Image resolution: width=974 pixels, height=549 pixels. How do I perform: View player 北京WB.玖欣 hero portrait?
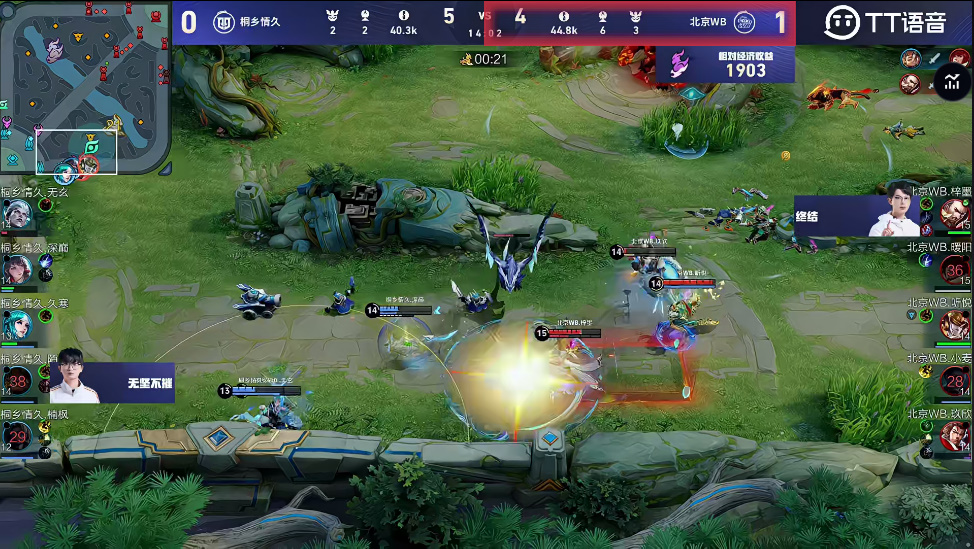click(x=955, y=437)
